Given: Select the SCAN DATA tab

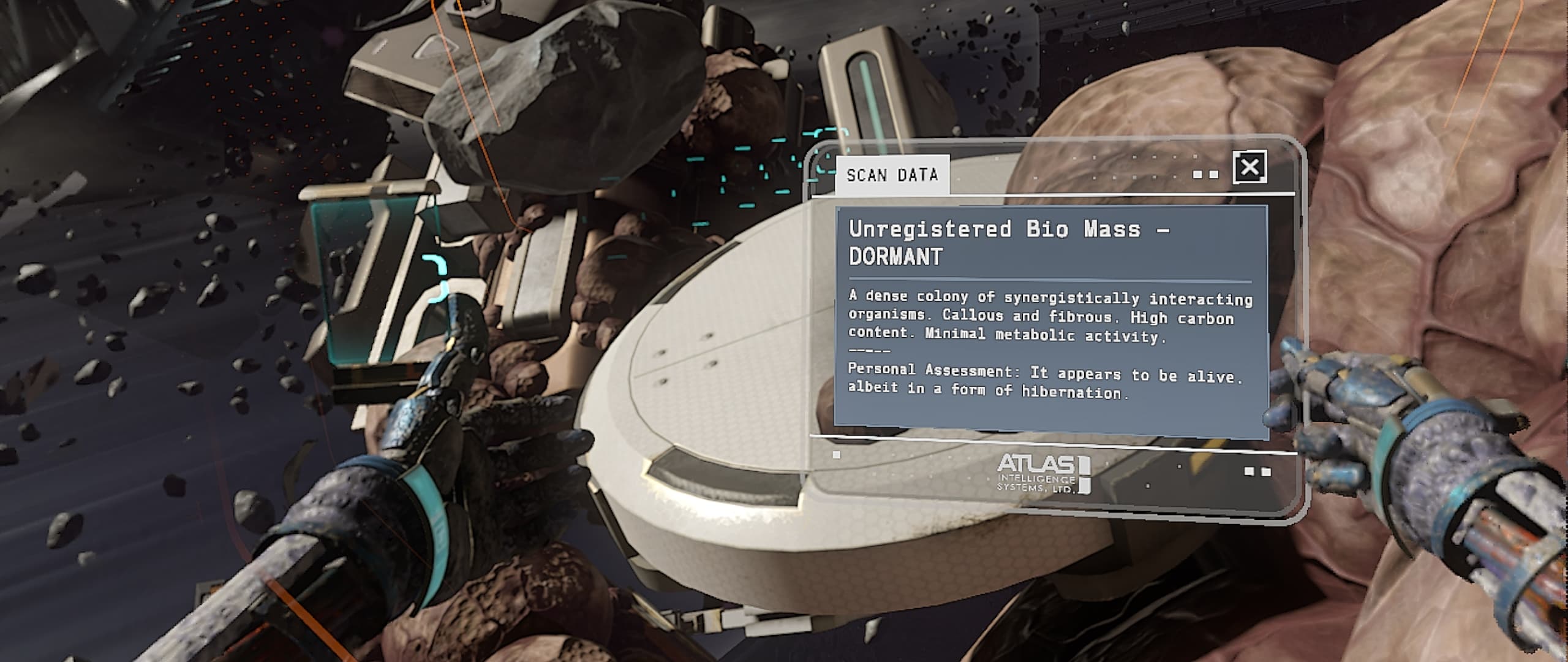Looking at the screenshot, I should (892, 176).
